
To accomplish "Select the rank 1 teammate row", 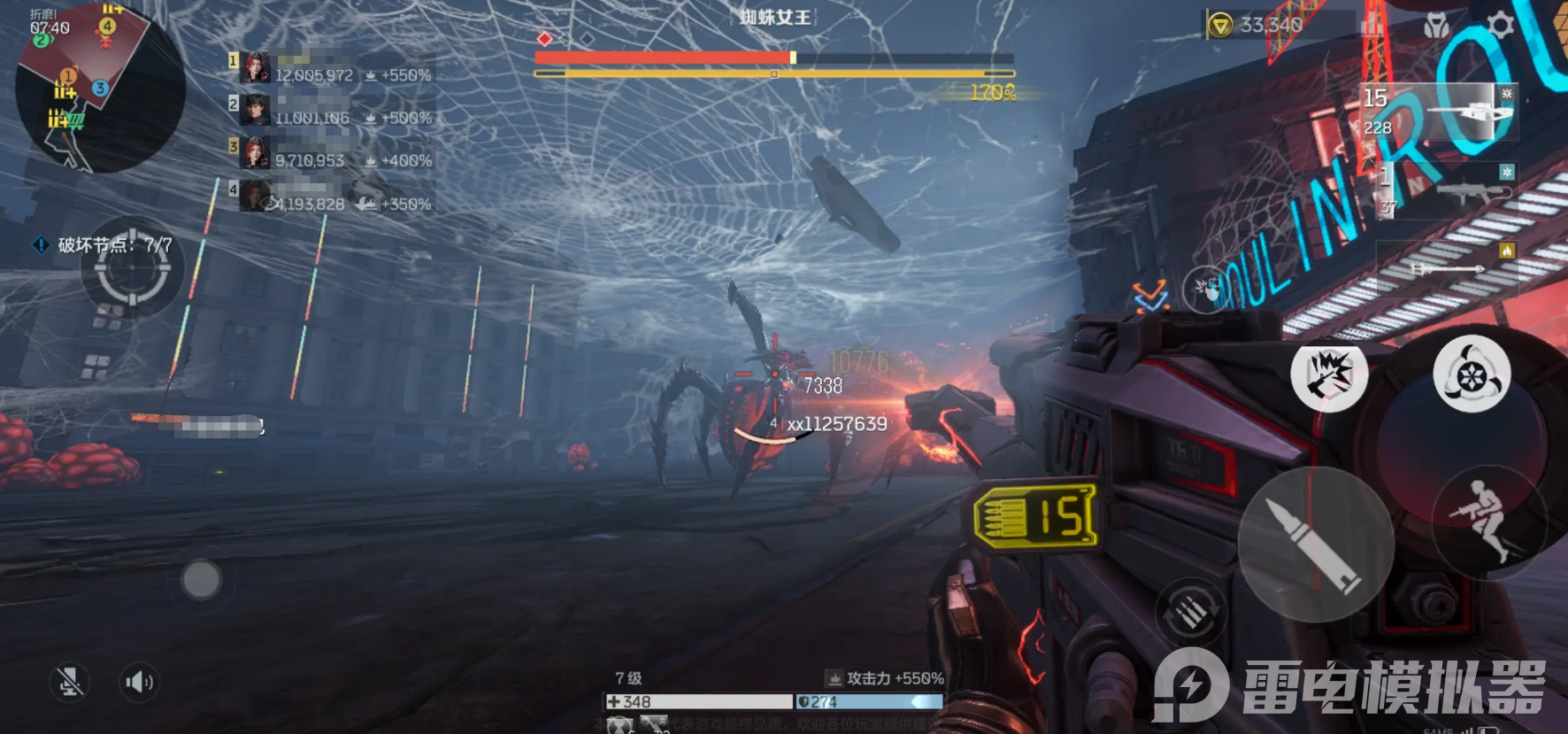I will pos(332,68).
